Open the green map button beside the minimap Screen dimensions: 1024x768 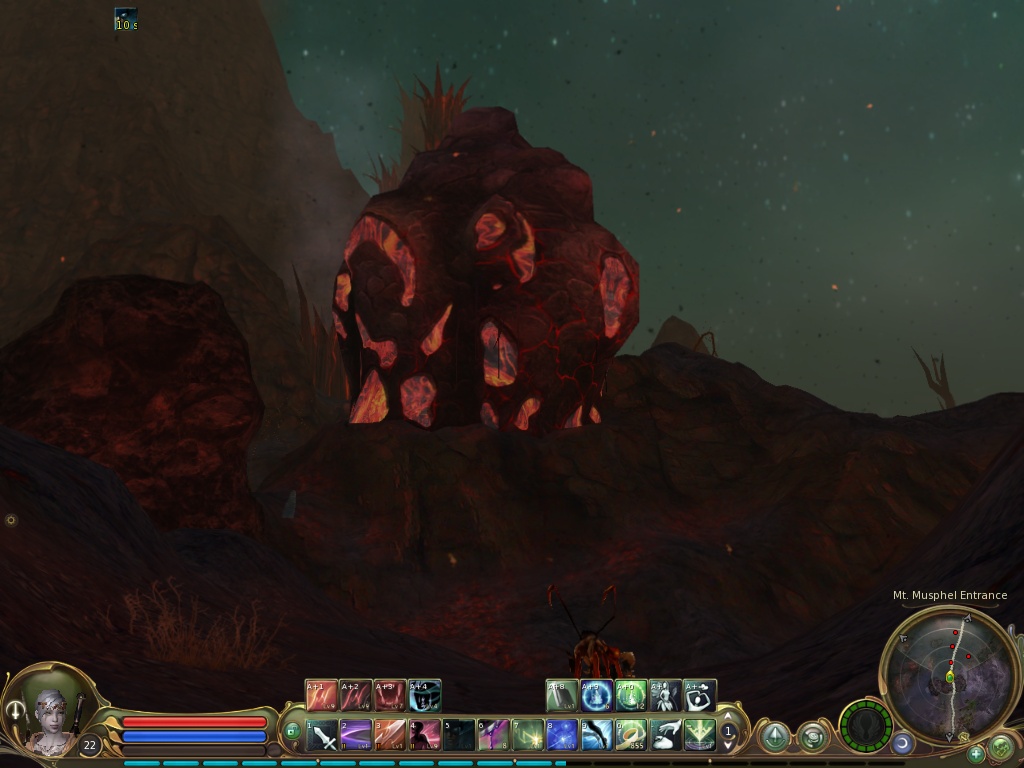coord(1000,747)
